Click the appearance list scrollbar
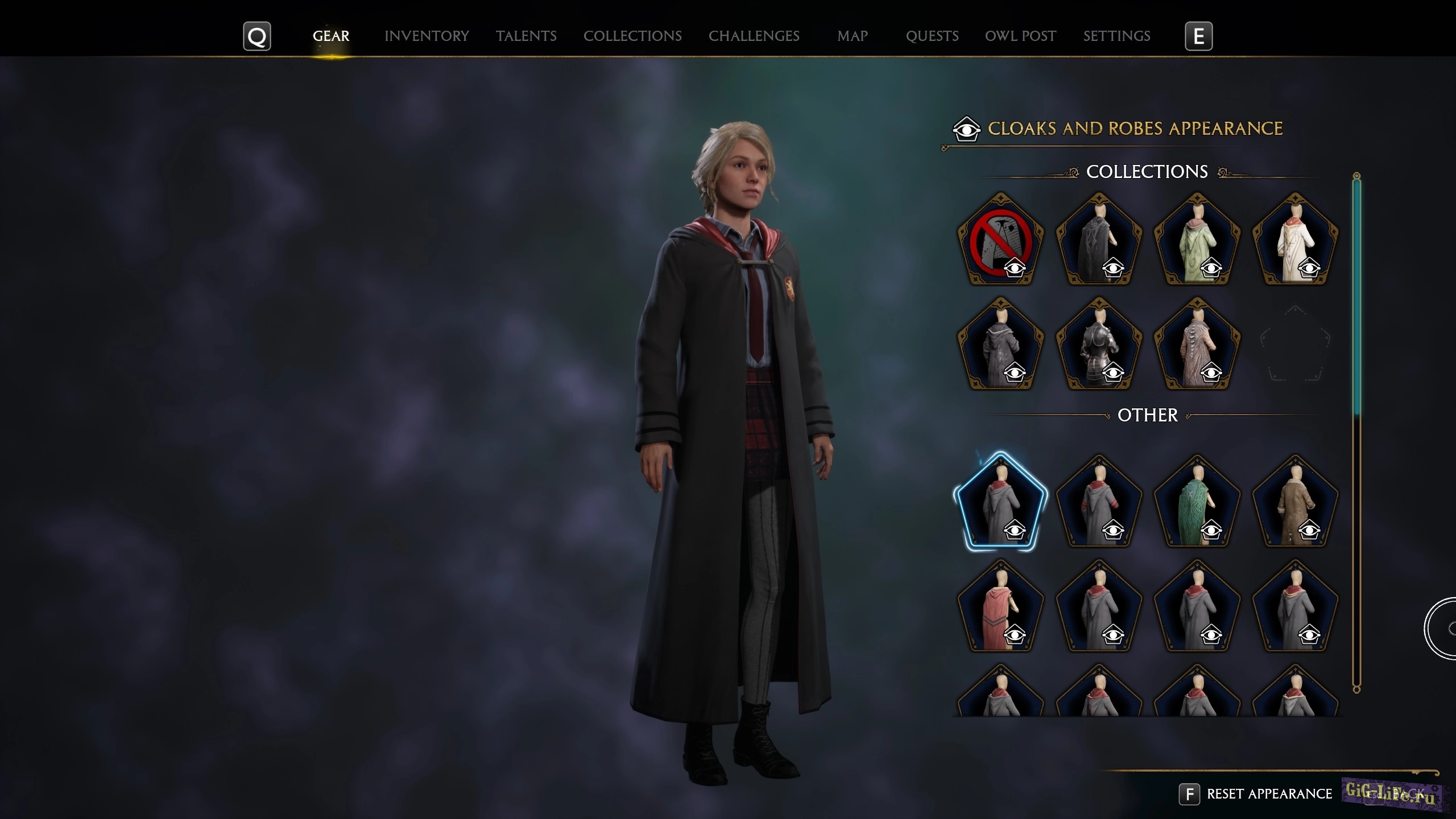Screen dimensions: 1456x819 [x=1356, y=296]
